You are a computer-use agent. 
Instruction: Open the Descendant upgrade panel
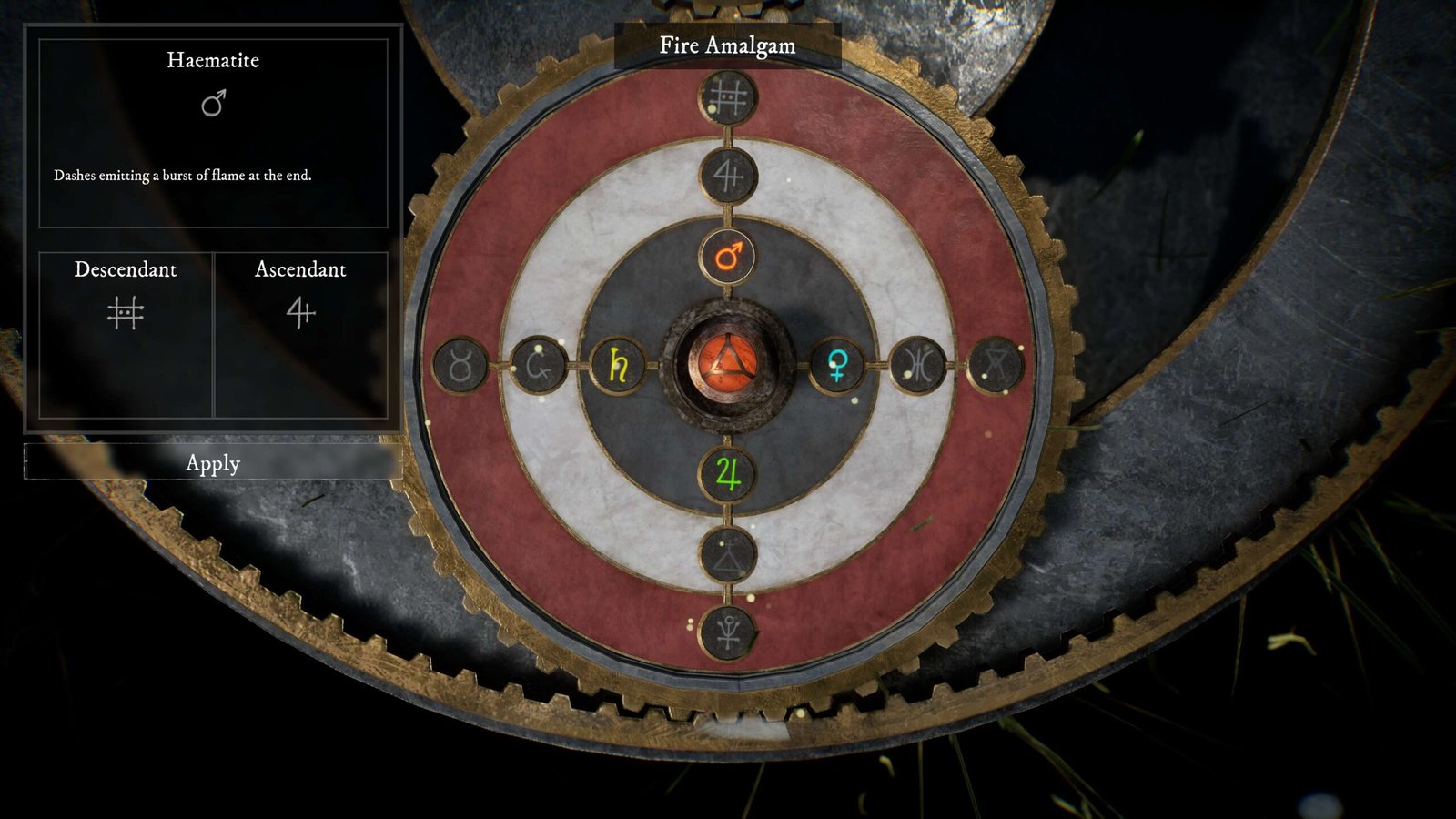[126, 334]
